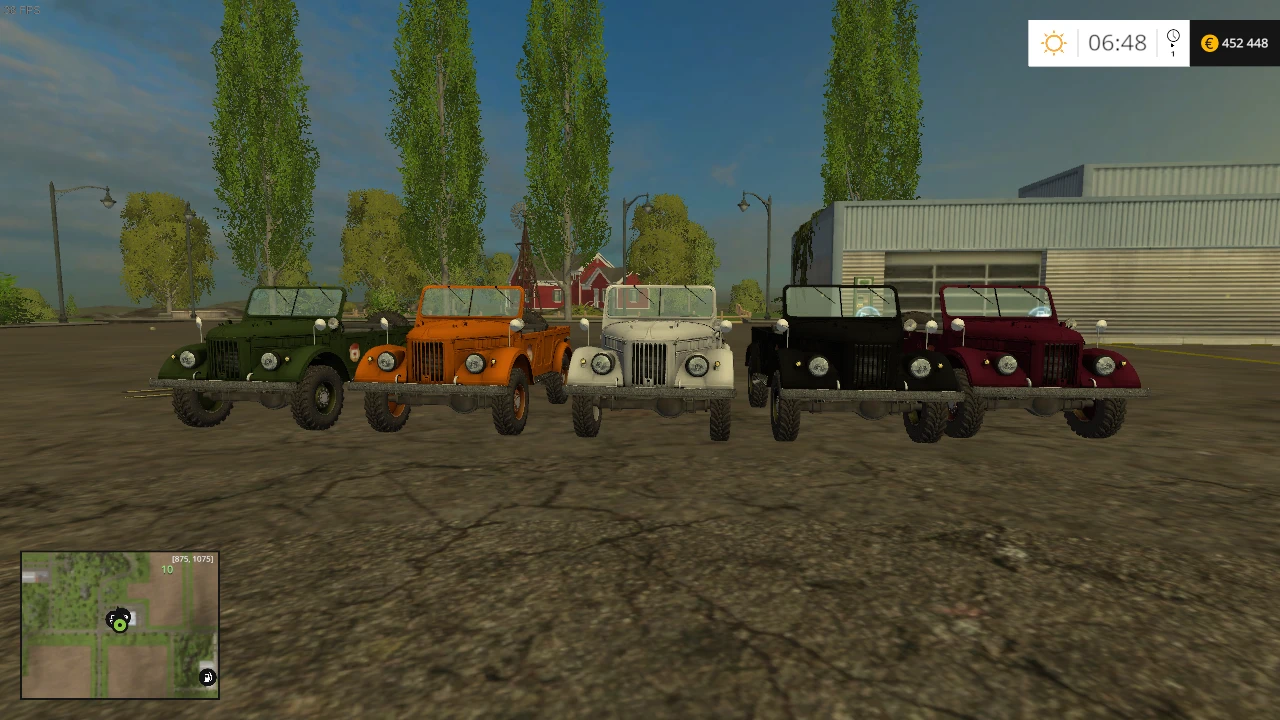Click the green player marker on the minimap
Image resolution: width=1280 pixels, height=720 pixels.
click(x=120, y=625)
